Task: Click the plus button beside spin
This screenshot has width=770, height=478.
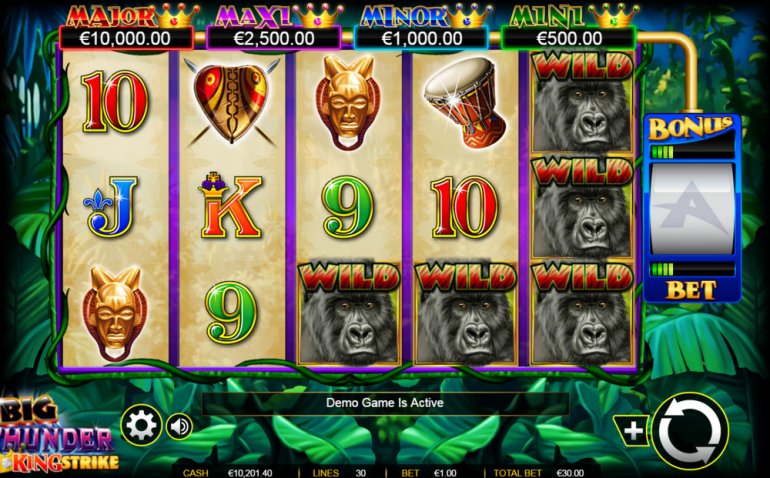Action: pyautogui.click(x=635, y=431)
